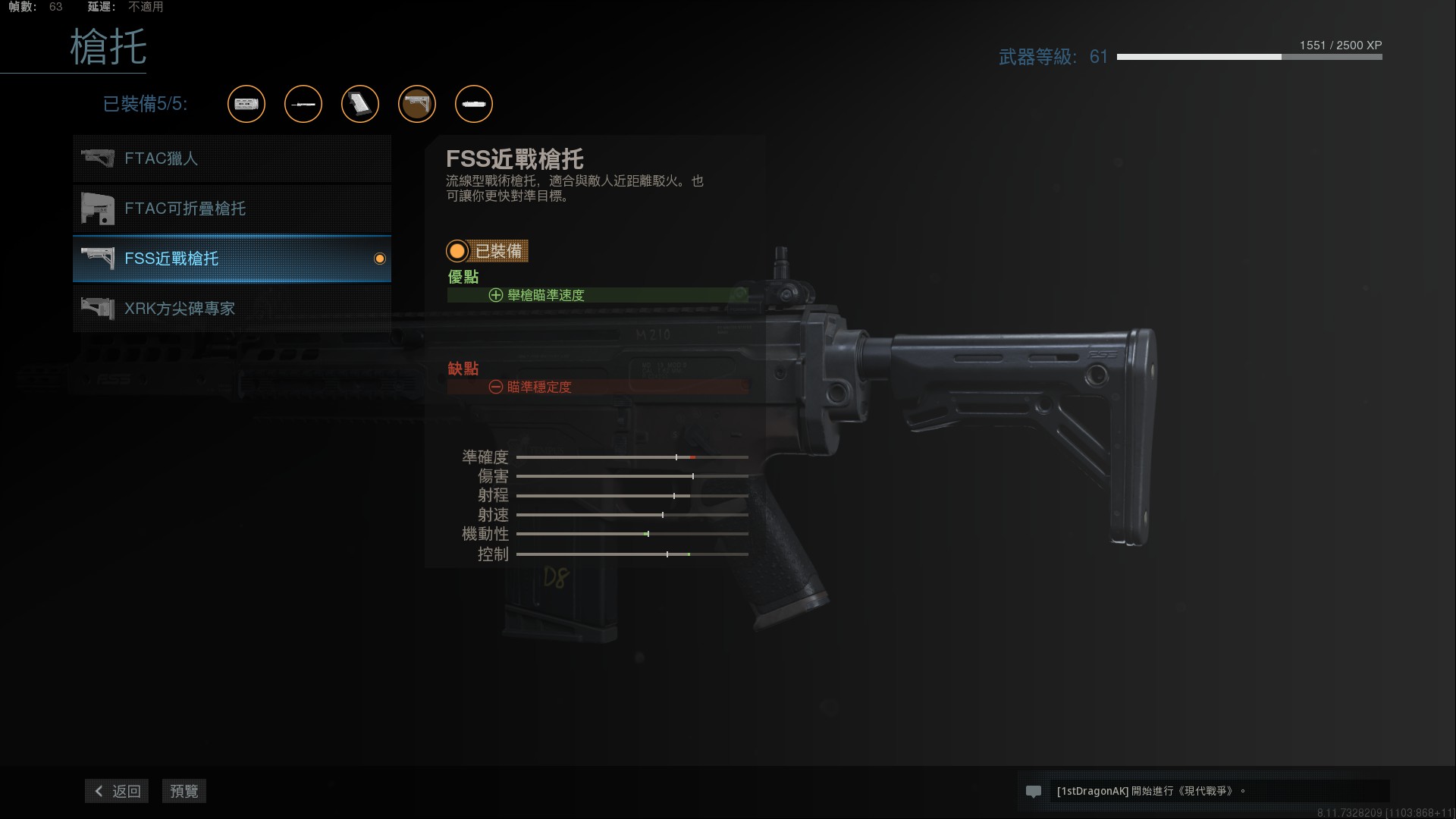This screenshot has height=819, width=1456.
Task: Go back with the 返回 button
Action: (x=117, y=791)
